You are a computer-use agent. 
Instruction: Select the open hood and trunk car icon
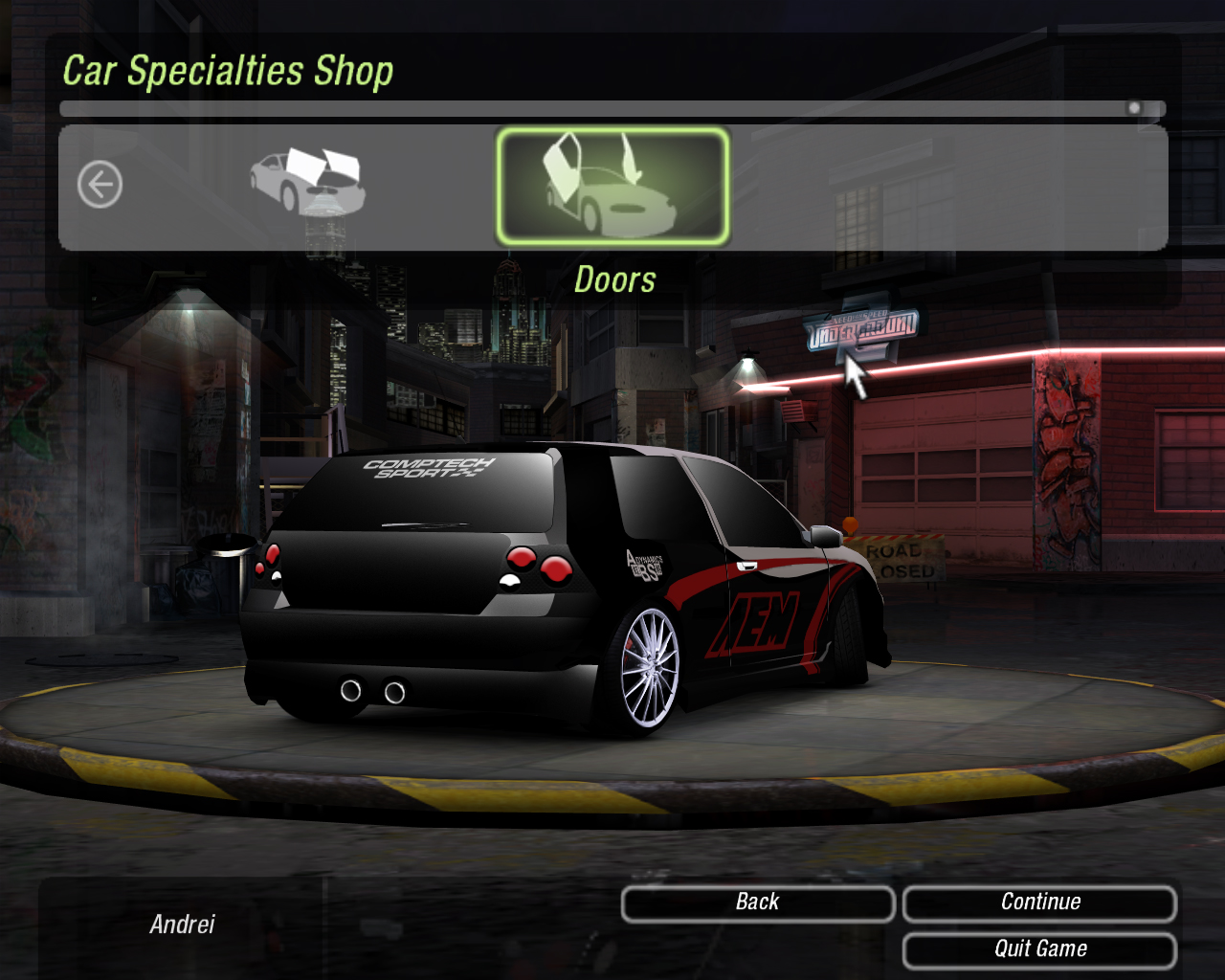pos(308,181)
